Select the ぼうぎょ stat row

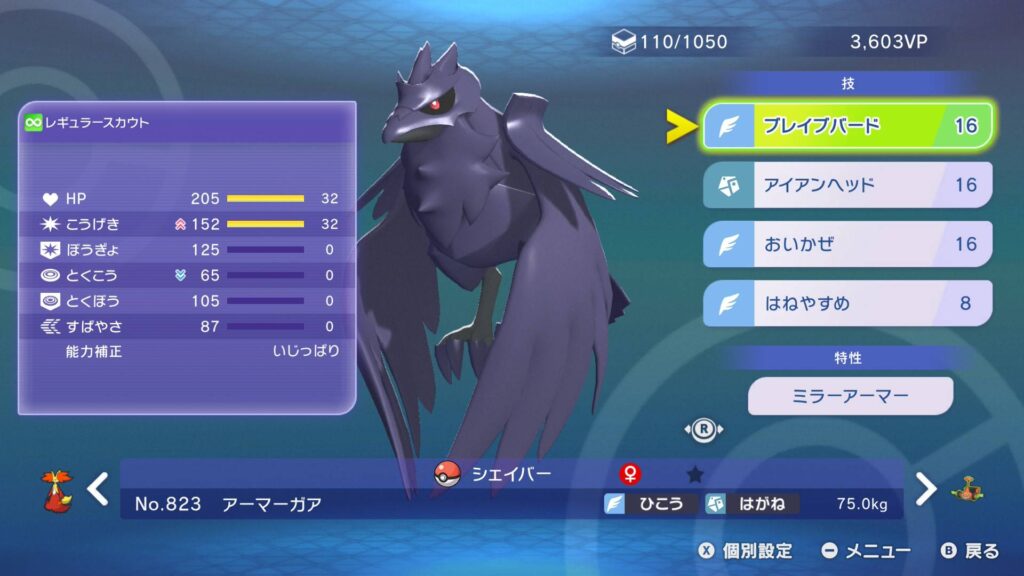click(188, 249)
